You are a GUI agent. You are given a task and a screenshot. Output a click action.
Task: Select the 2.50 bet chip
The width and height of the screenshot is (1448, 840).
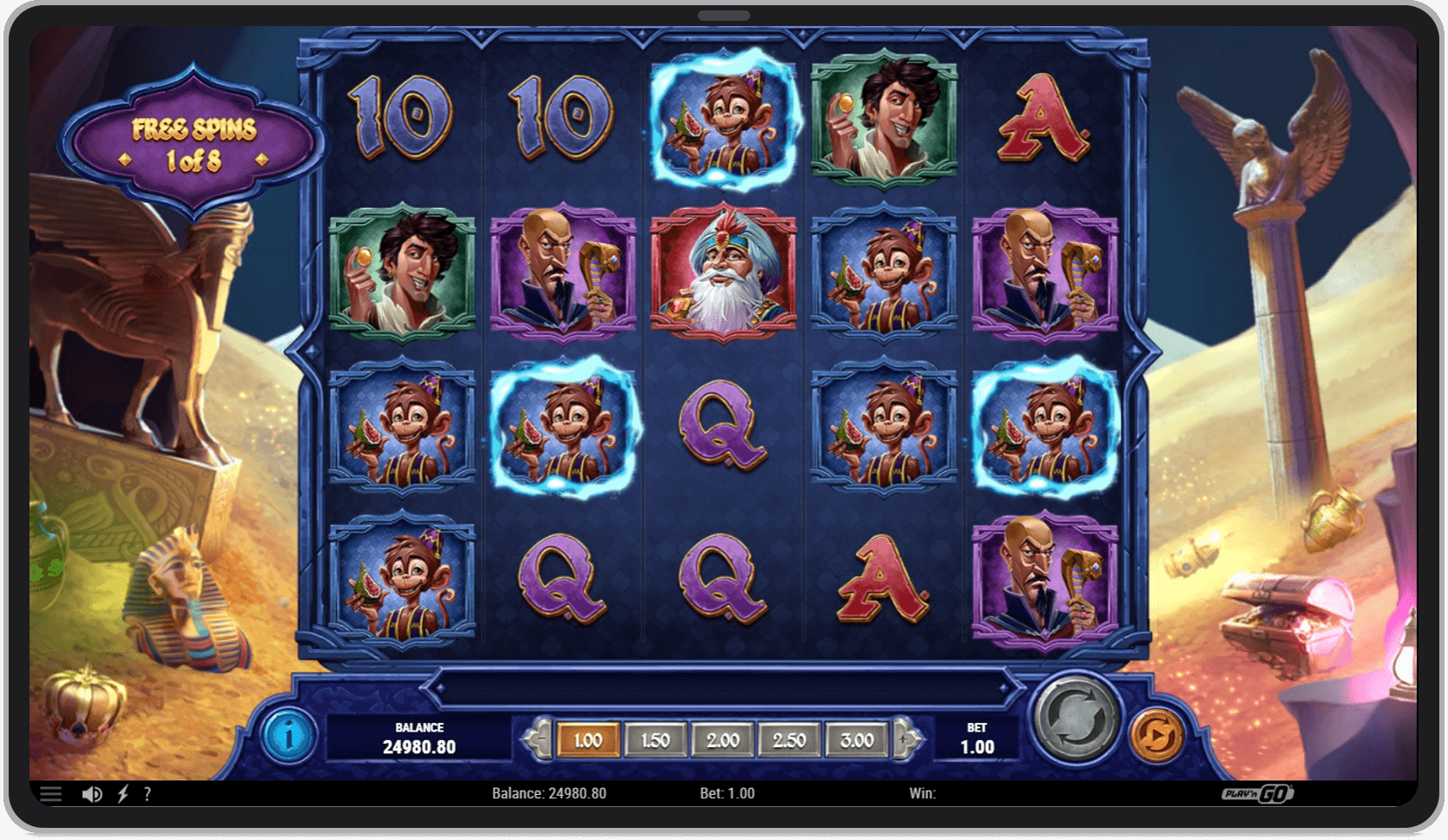point(789,741)
